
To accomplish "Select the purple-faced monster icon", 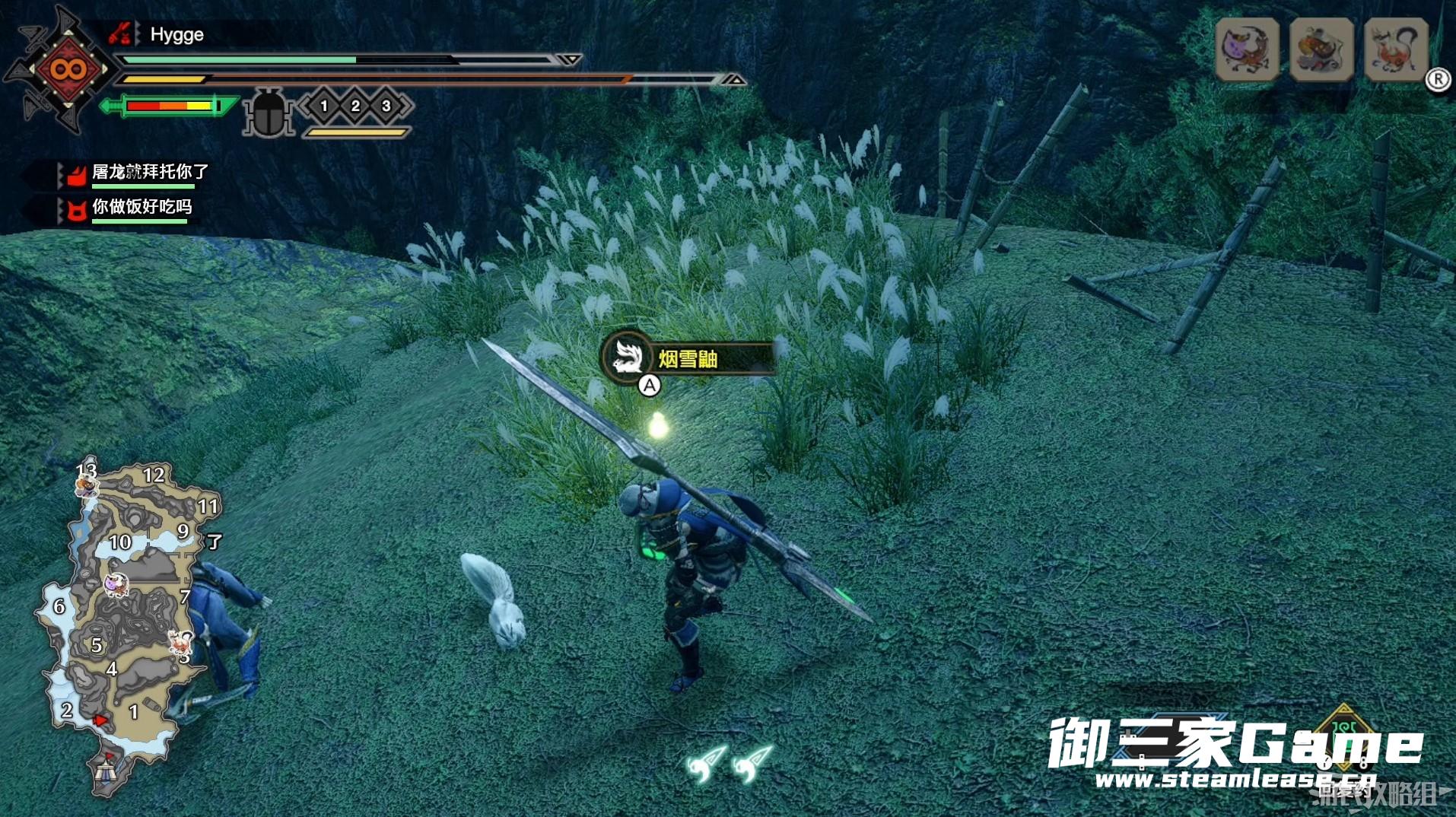I will pyautogui.click(x=1247, y=49).
